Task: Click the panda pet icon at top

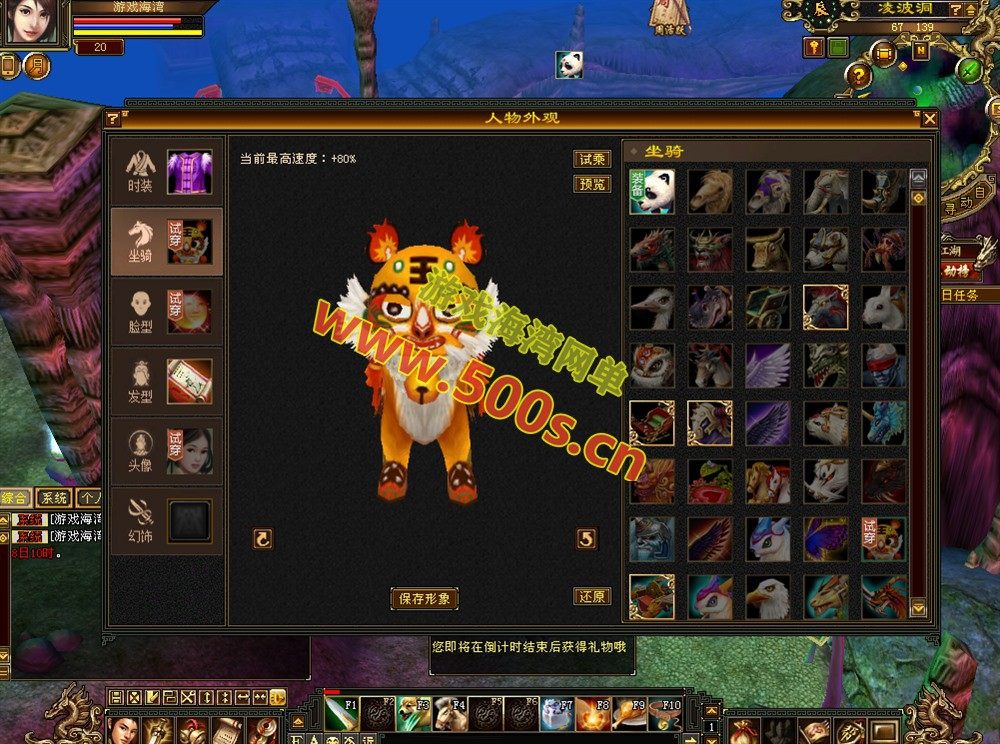Action: tap(569, 64)
